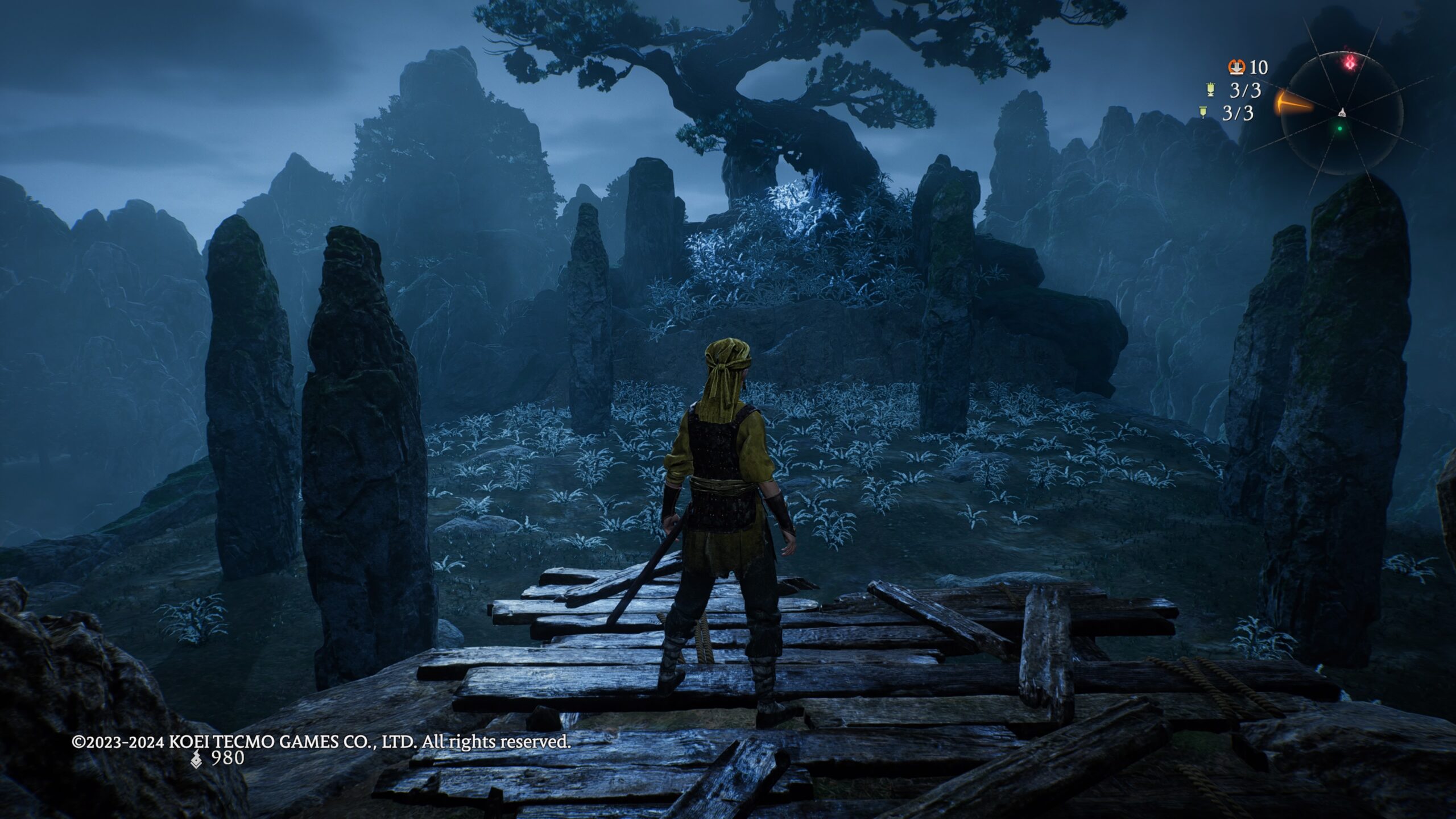Click the green dot marker on minimap

pos(1340,129)
